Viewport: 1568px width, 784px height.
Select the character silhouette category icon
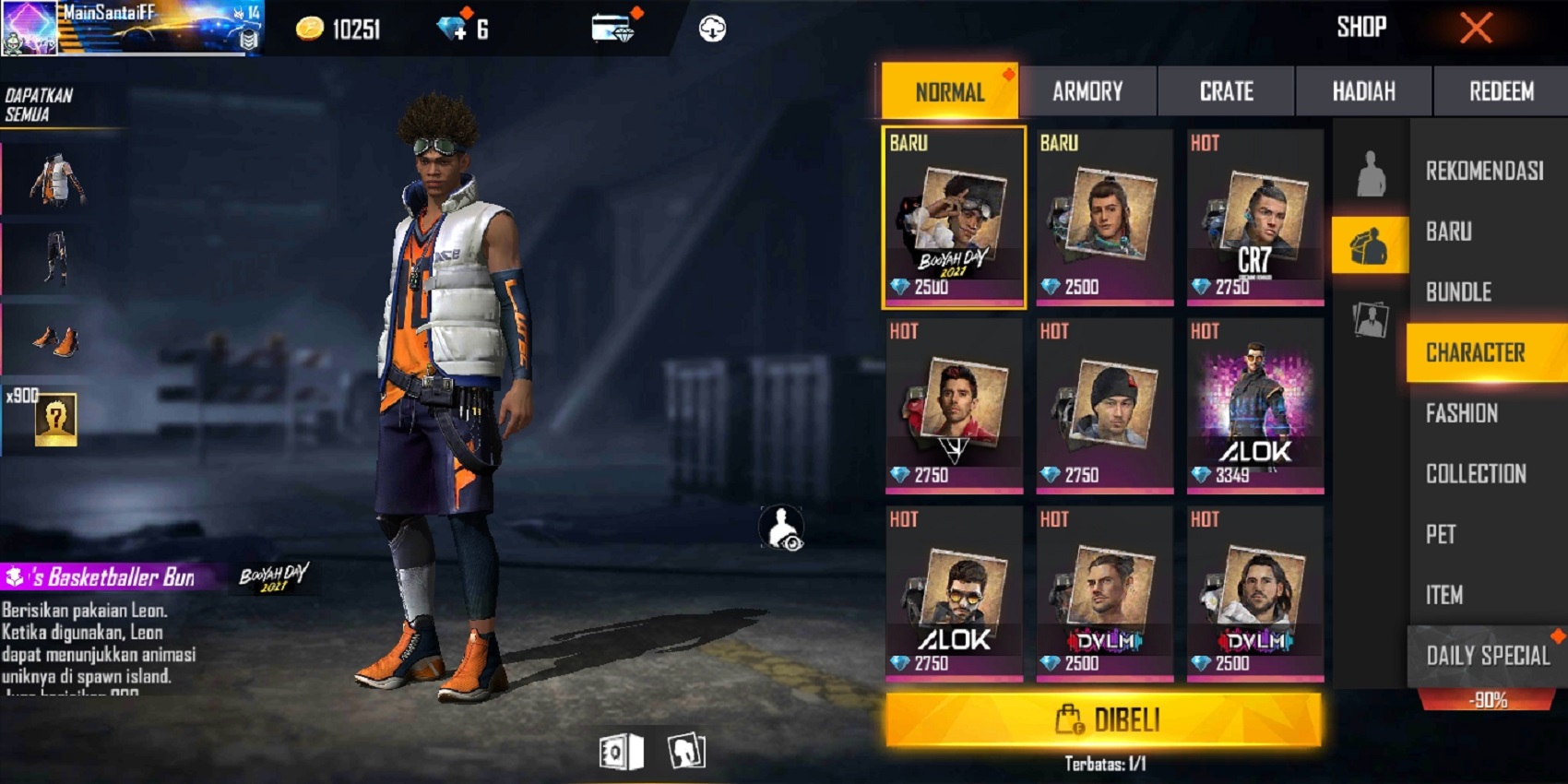[1369, 172]
